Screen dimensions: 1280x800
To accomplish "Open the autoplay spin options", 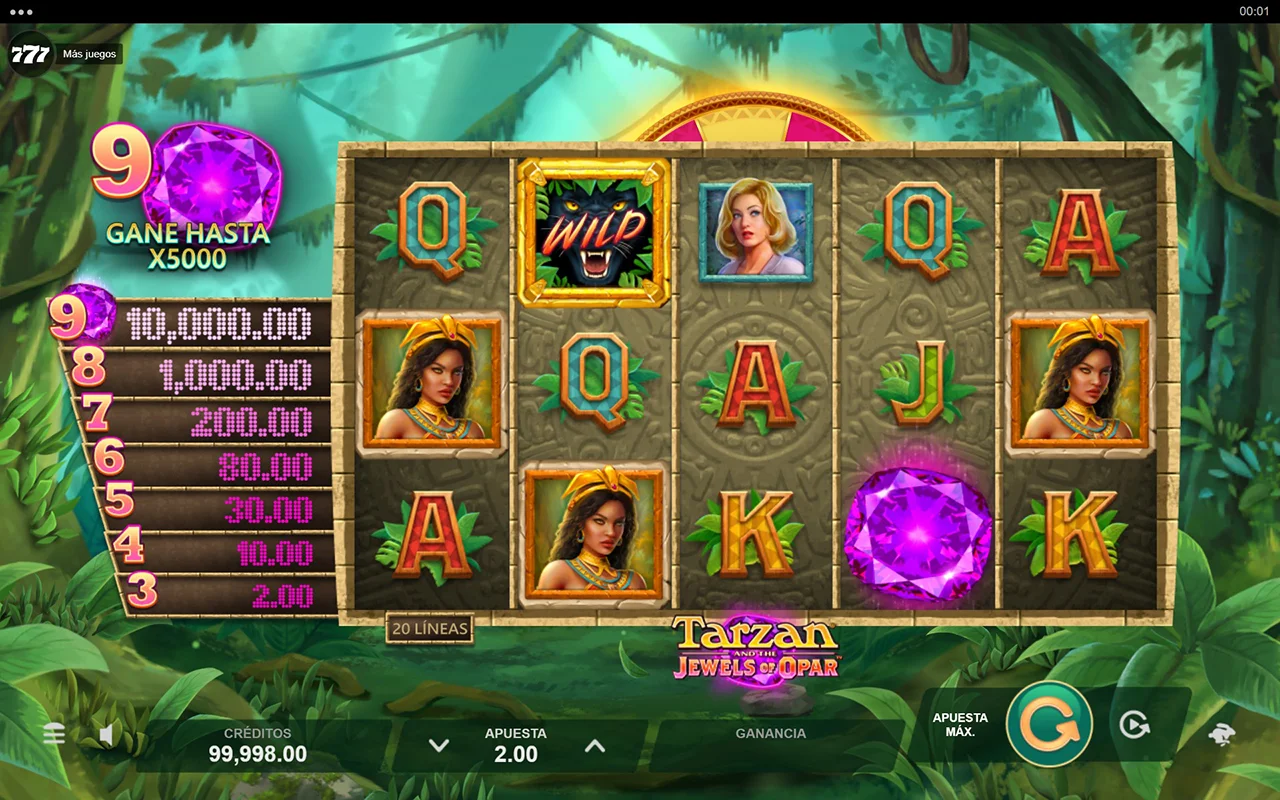I will click(x=1134, y=725).
